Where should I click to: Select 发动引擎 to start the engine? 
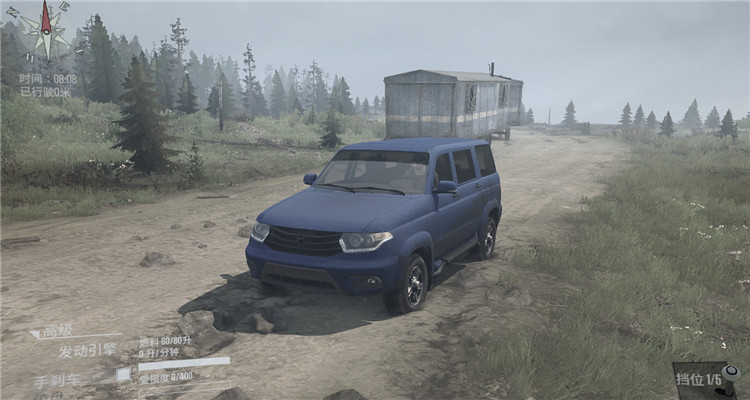(86, 351)
